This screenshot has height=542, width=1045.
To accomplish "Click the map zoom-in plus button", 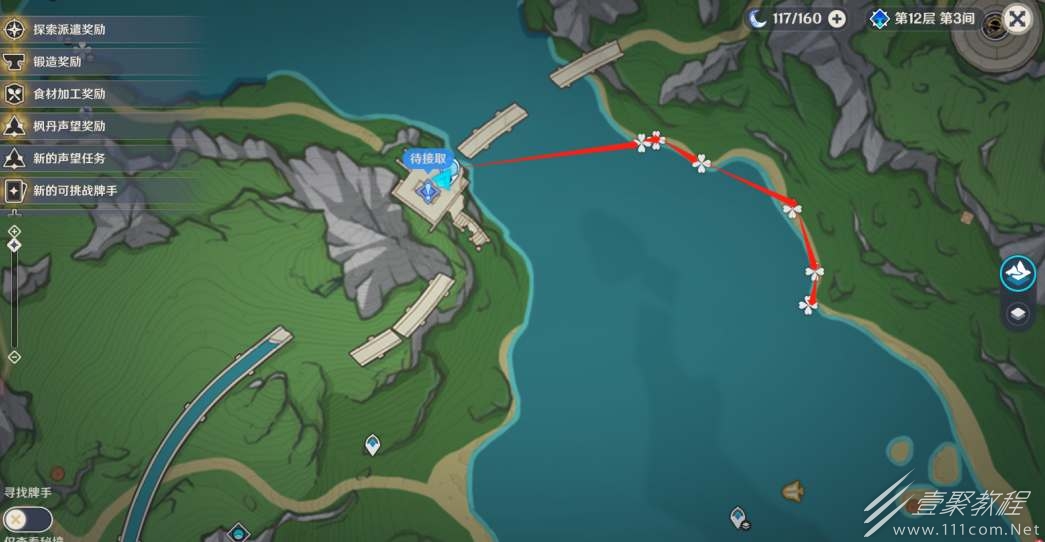I will tap(14, 231).
